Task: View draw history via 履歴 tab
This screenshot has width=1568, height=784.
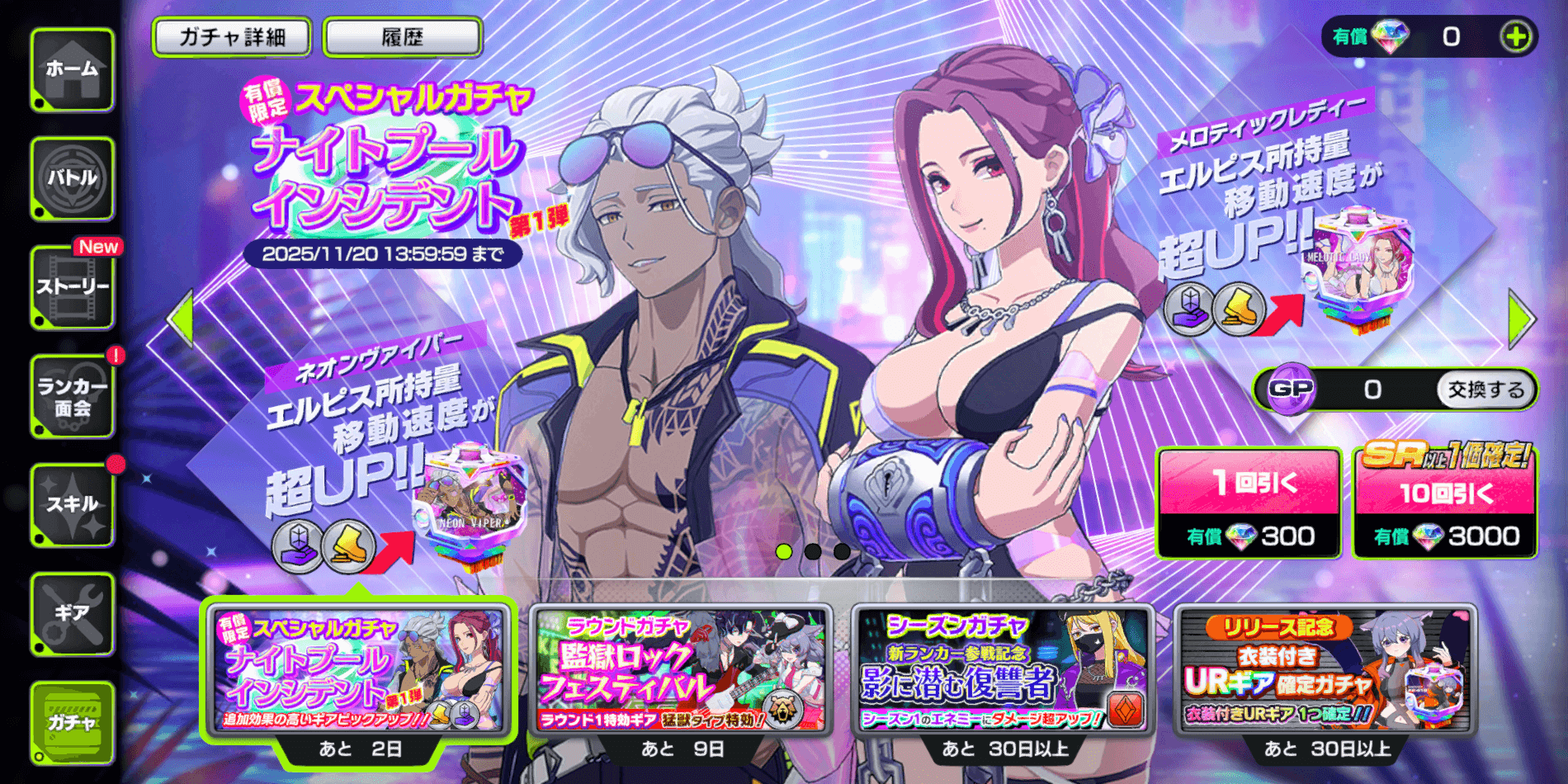Action: click(402, 36)
